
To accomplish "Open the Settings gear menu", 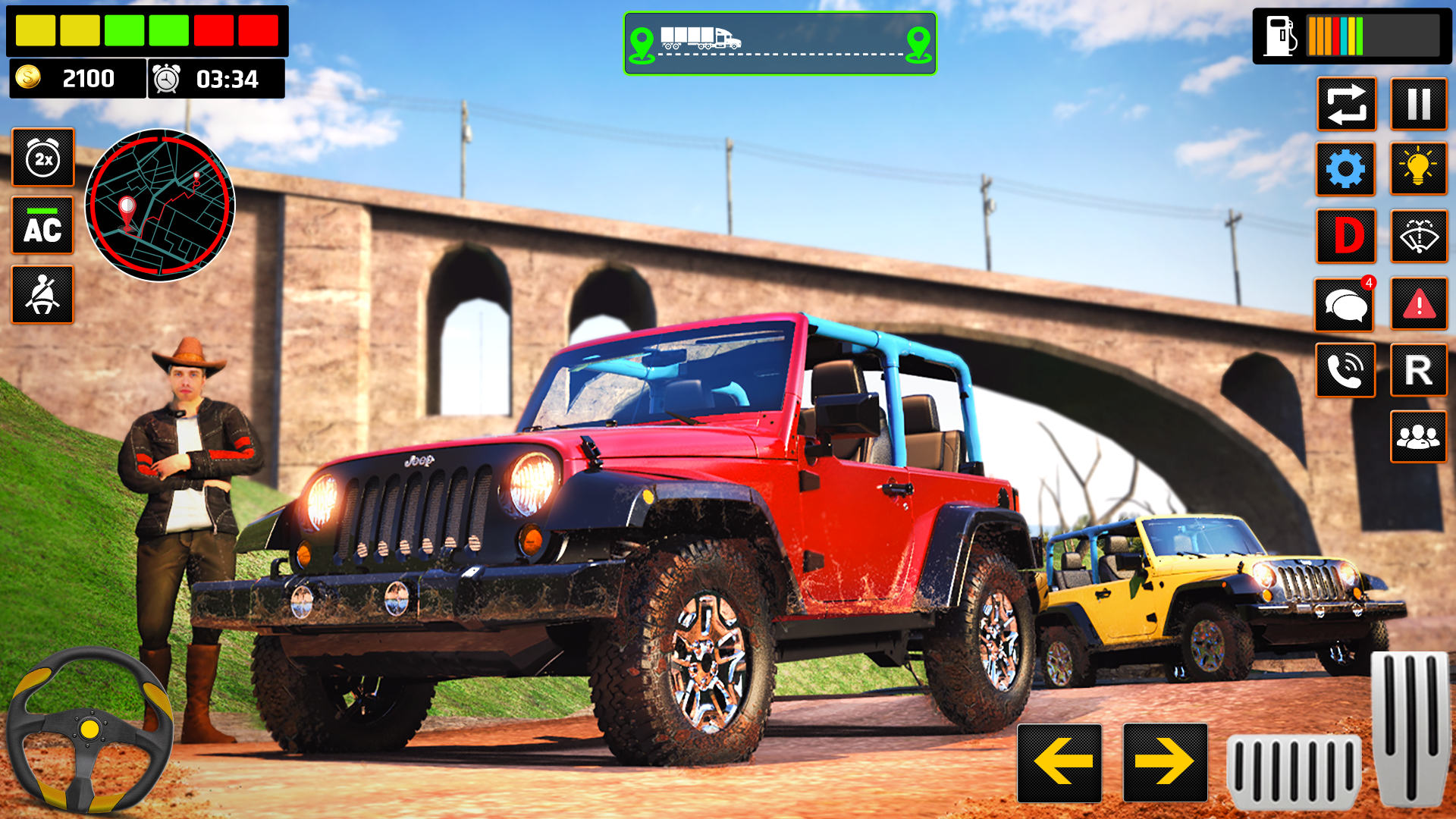I will click(x=1345, y=170).
